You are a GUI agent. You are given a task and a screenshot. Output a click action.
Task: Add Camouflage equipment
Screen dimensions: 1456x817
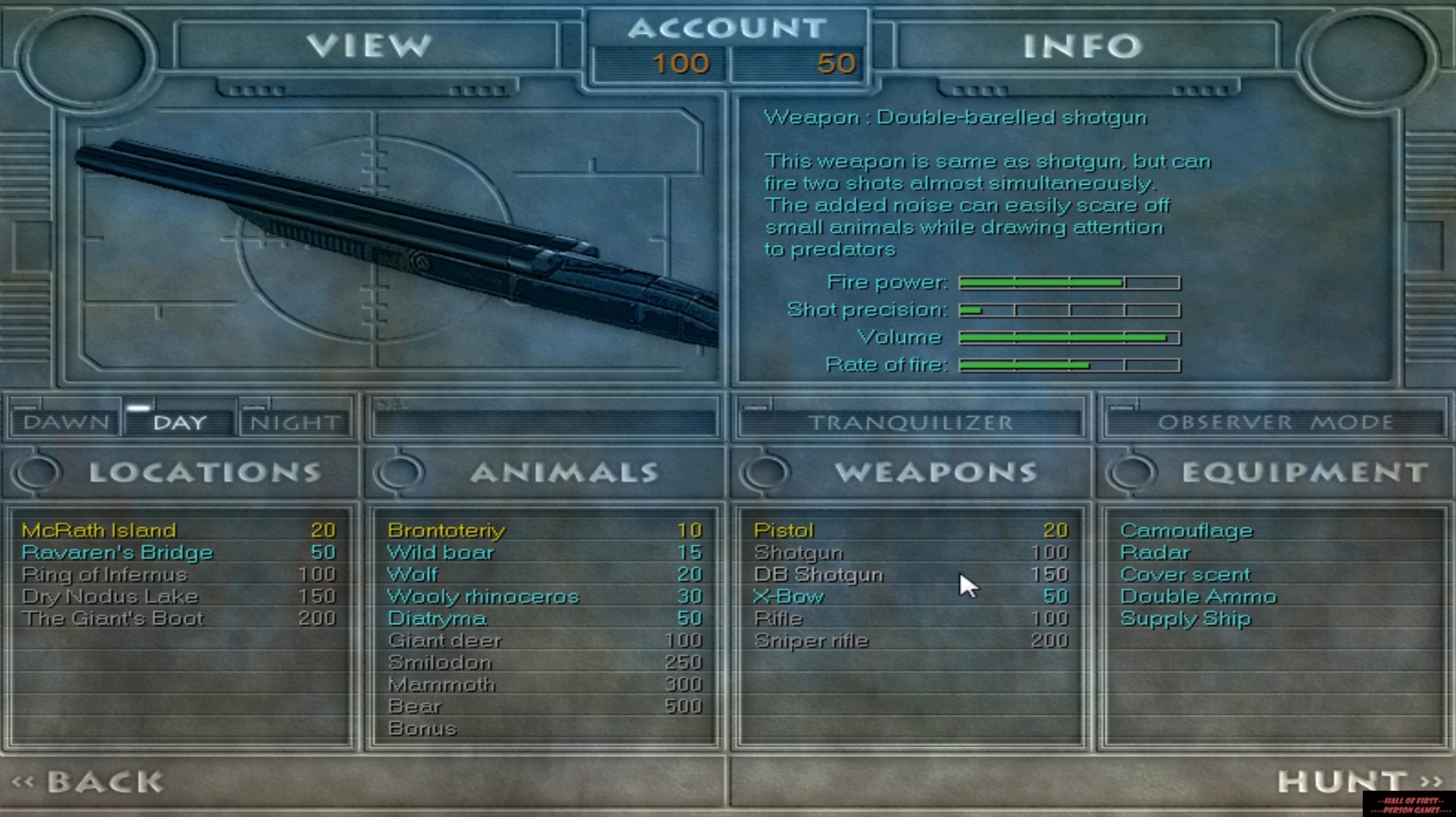click(x=1187, y=529)
